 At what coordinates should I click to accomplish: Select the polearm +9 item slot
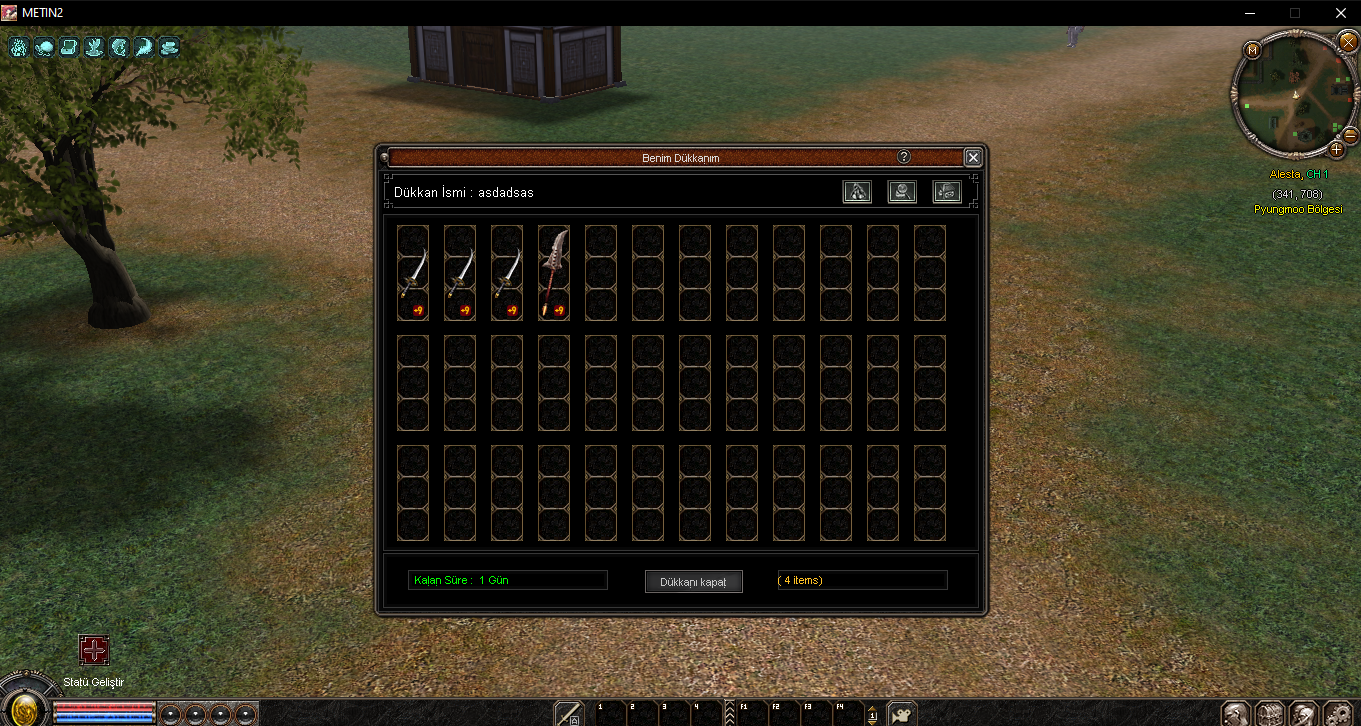(x=553, y=273)
